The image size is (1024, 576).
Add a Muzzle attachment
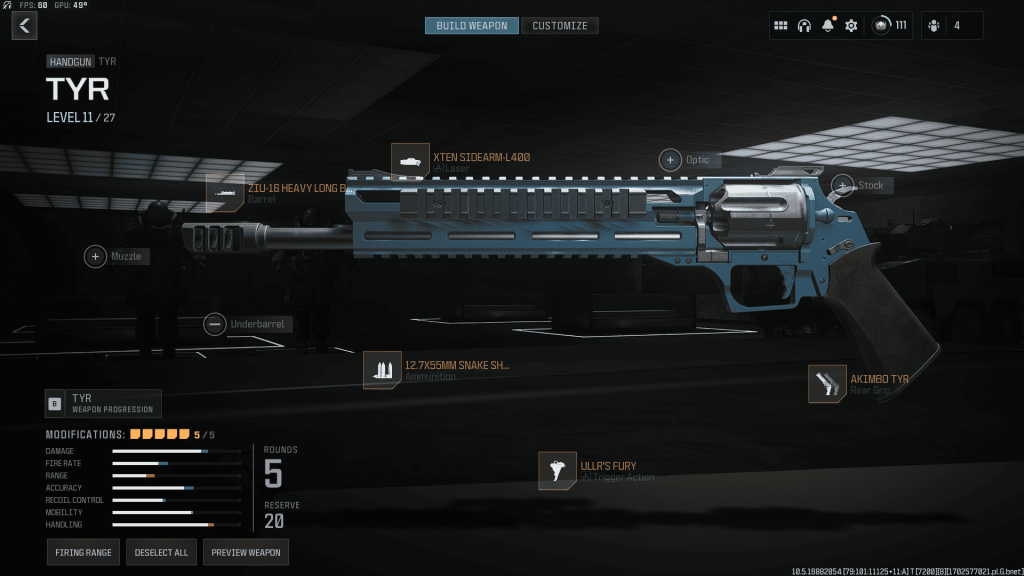point(96,257)
